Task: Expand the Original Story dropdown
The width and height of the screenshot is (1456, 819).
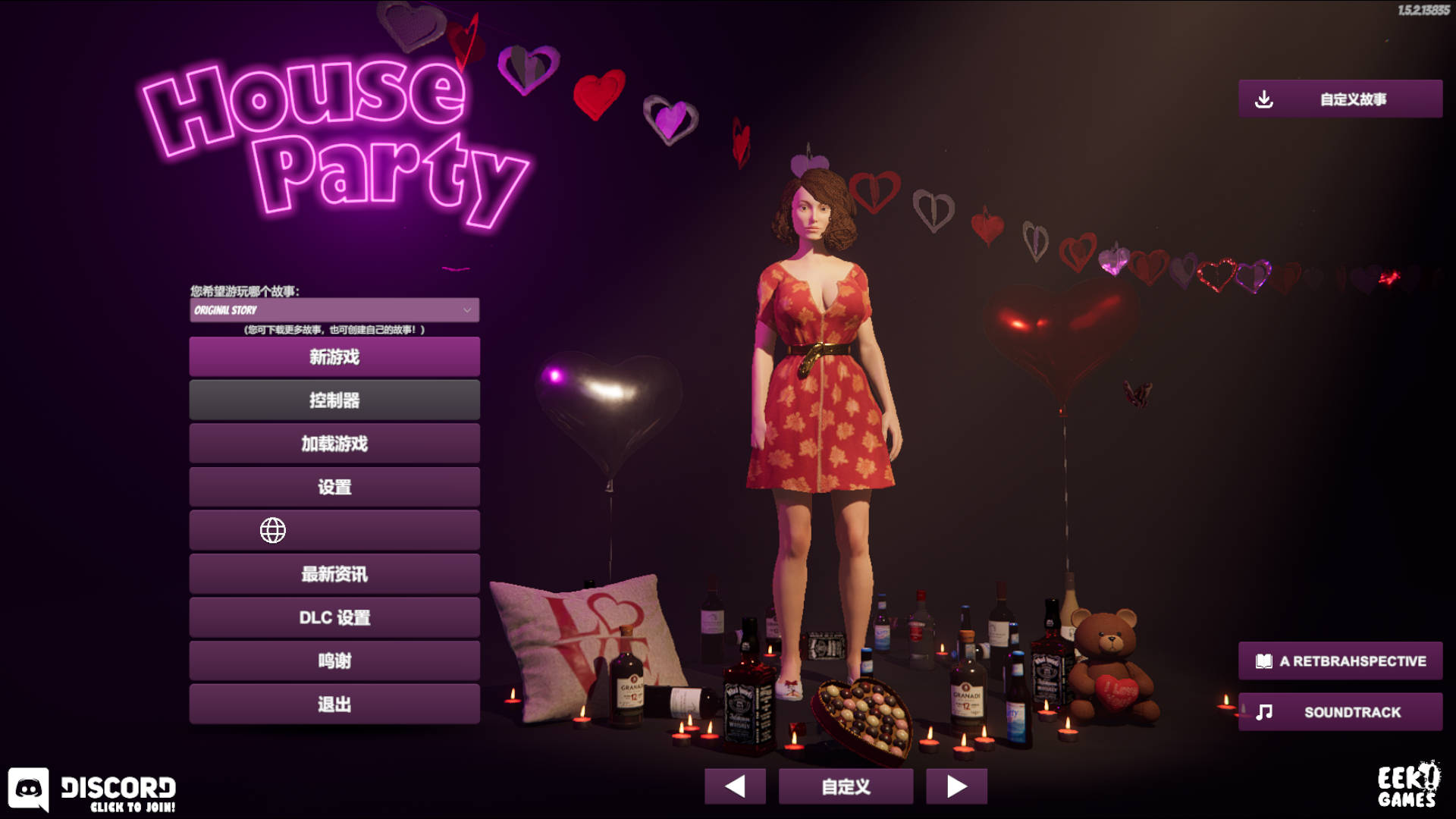Action: (334, 310)
